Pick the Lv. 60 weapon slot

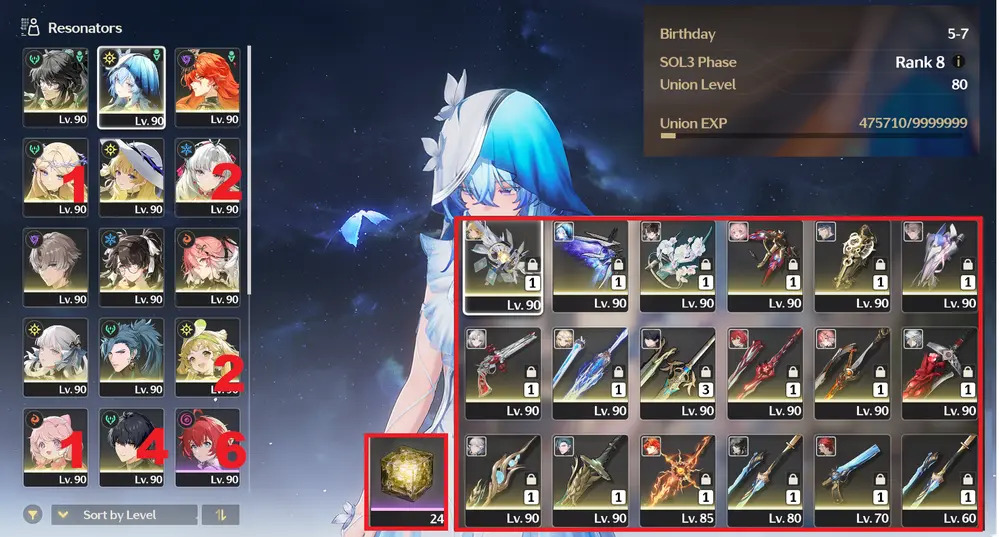pos(939,480)
